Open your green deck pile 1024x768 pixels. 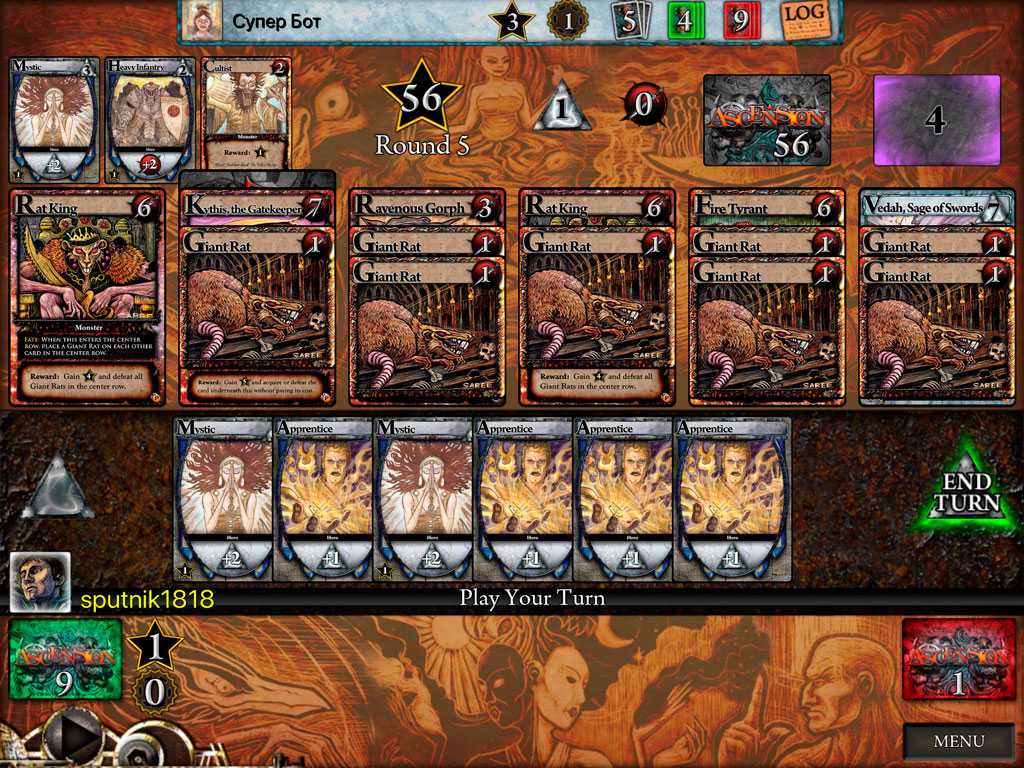[65, 659]
